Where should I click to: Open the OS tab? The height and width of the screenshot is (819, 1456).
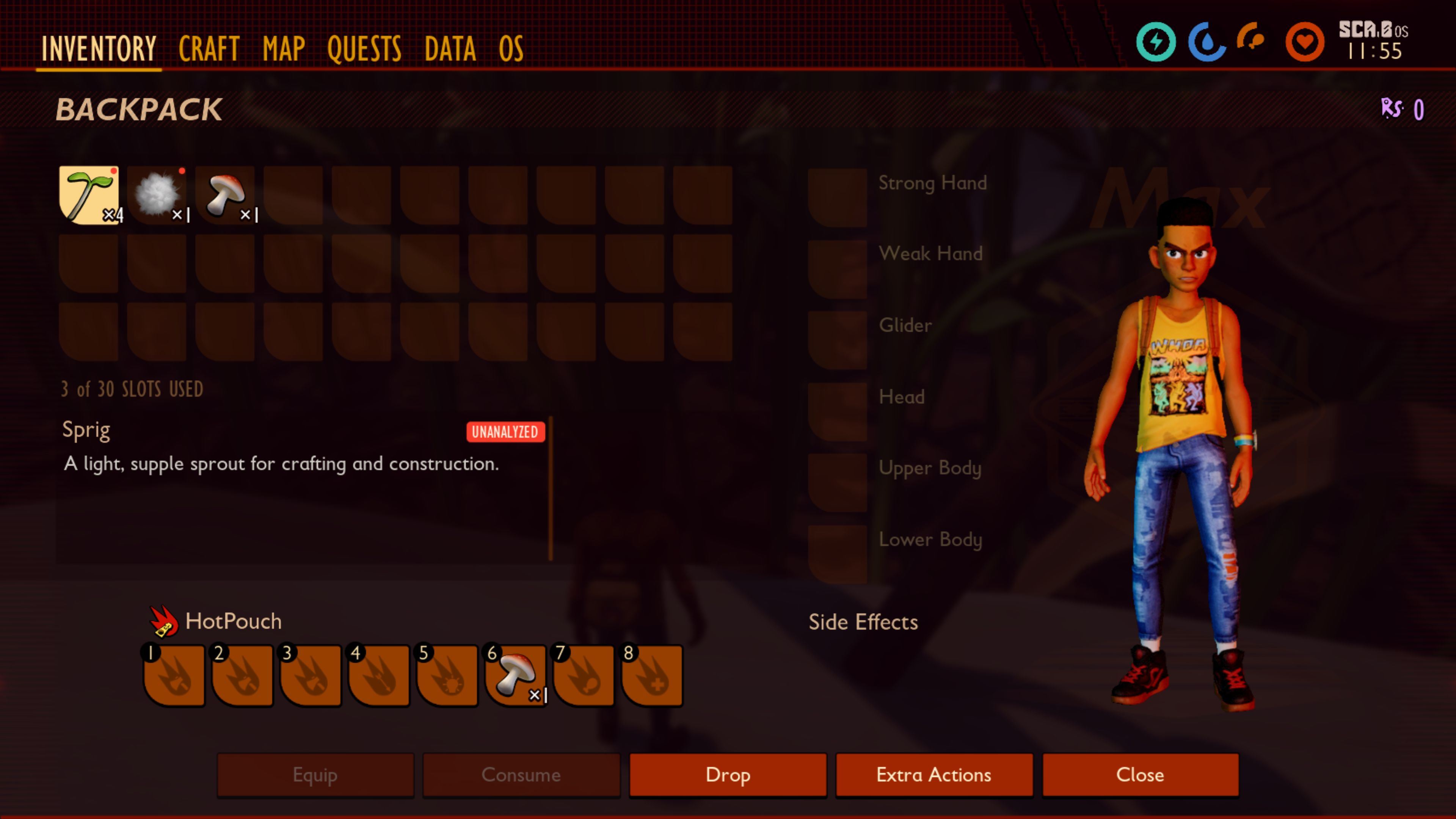click(511, 49)
